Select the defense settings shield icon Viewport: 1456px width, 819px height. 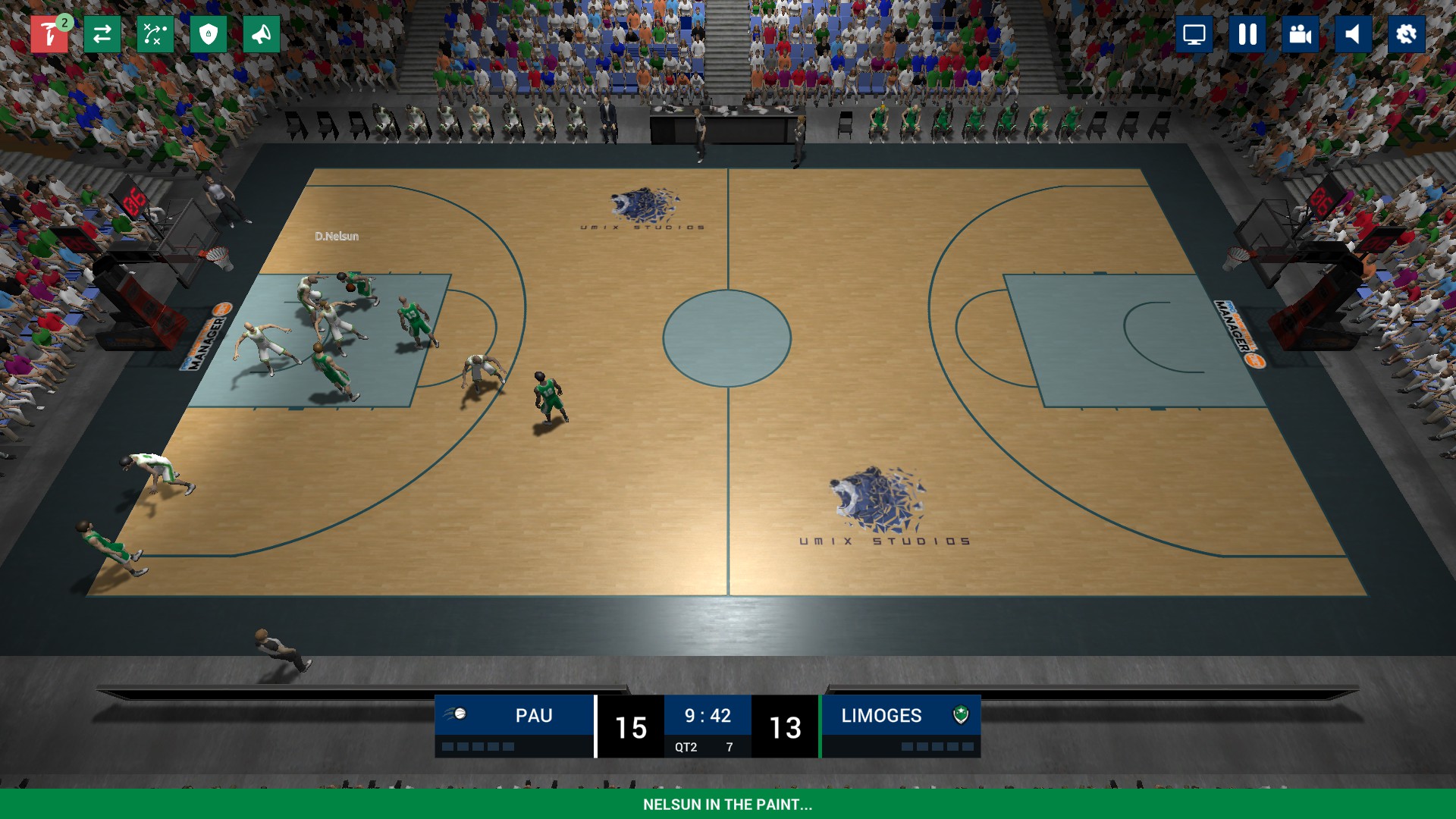207,33
